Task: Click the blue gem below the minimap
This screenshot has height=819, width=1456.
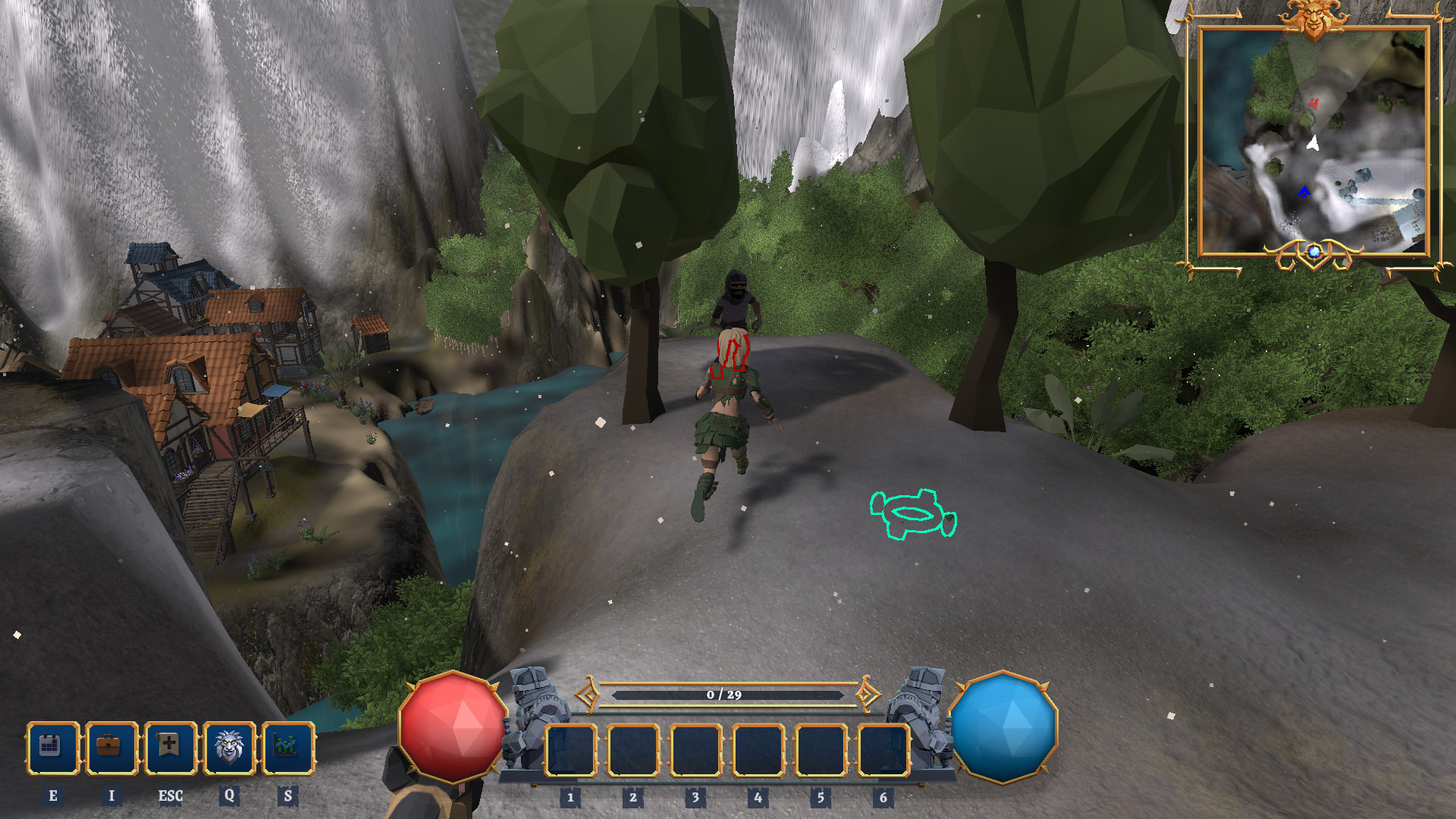Action: click(1314, 251)
